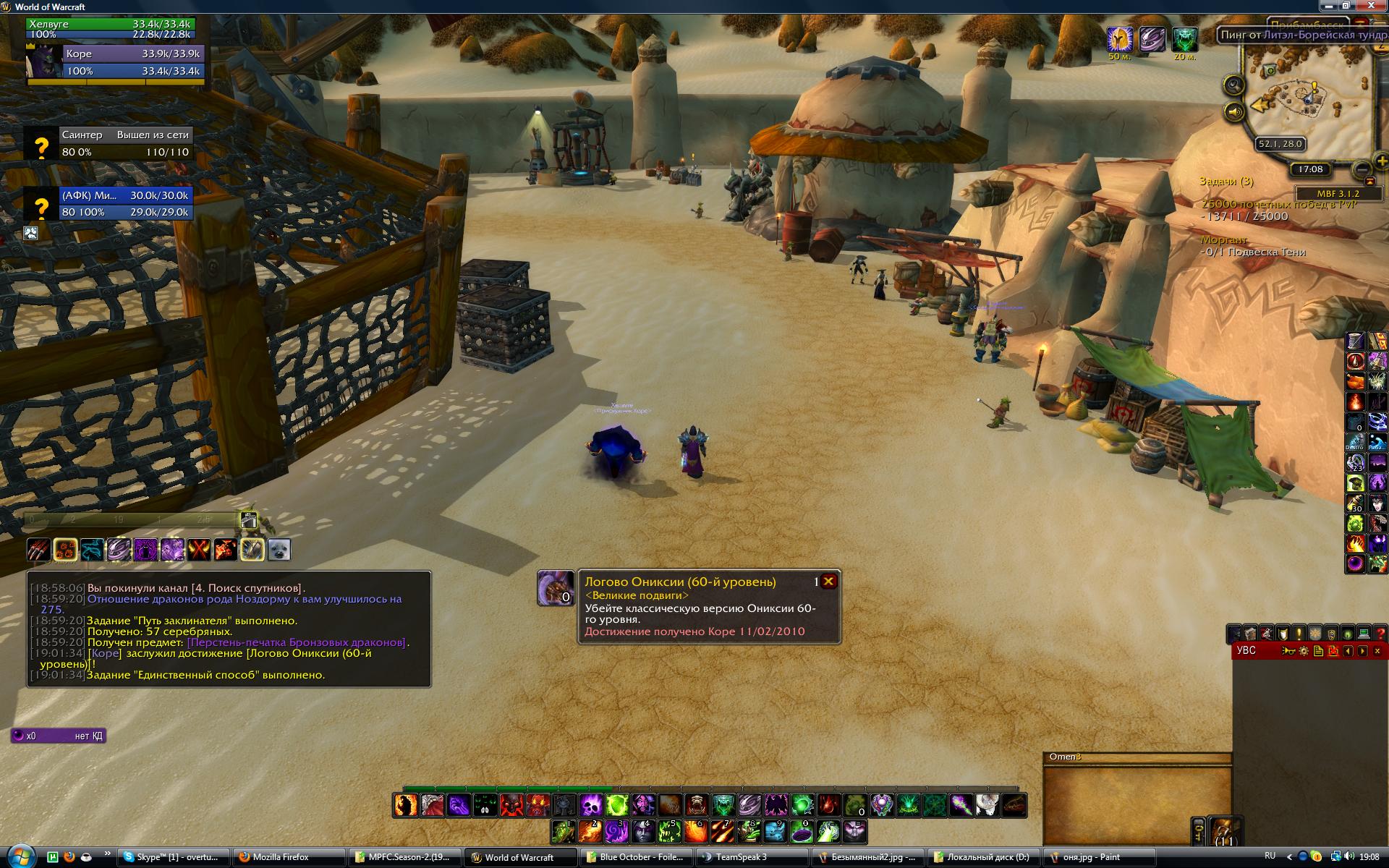The height and width of the screenshot is (868, 1389).
Task: Toggle the speaker voice chat button by minimap
Action: 1233,112
